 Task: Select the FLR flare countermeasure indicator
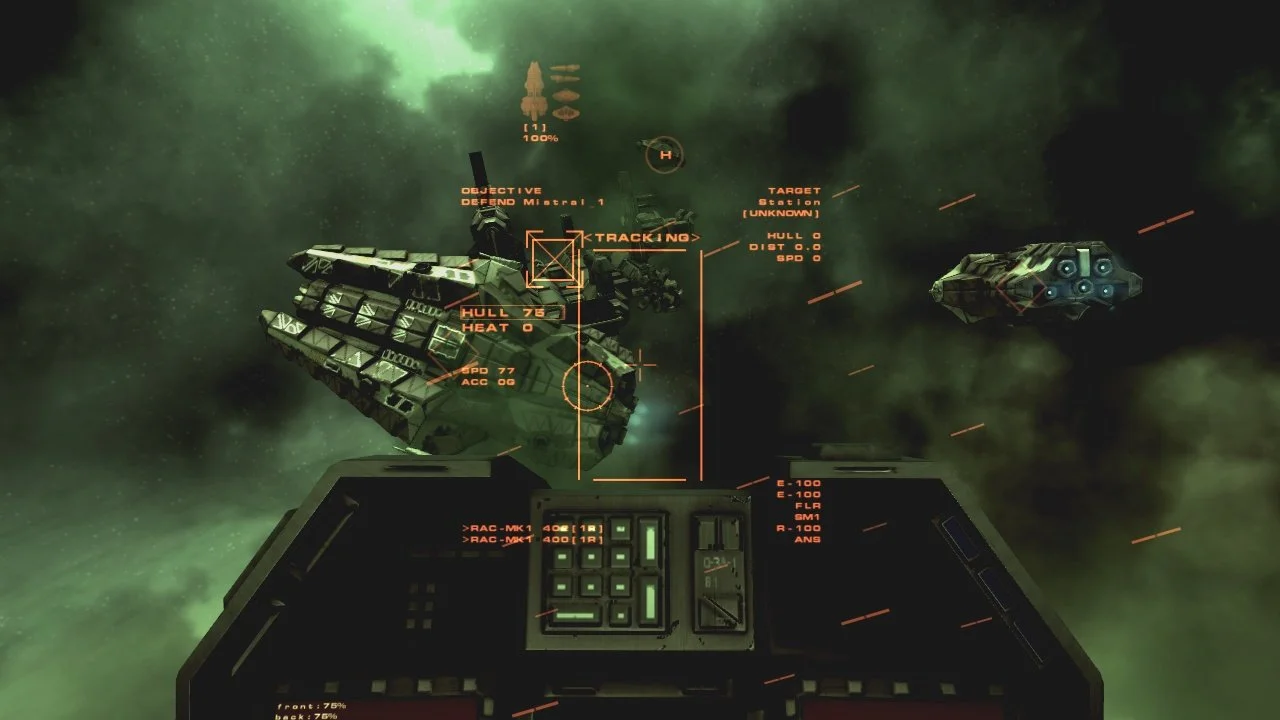click(806, 505)
